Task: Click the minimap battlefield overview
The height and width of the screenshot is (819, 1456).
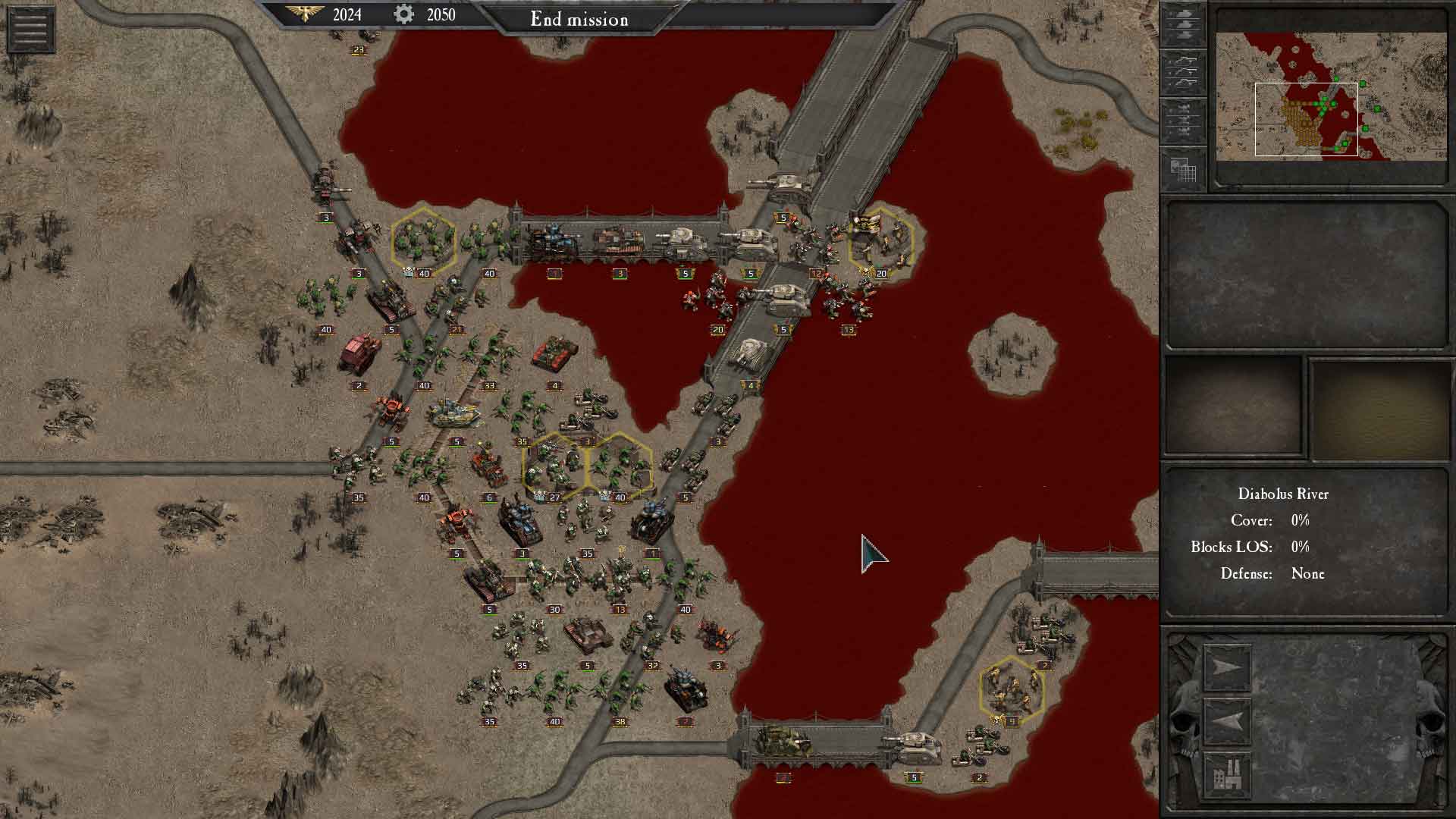Action: 1331,96
